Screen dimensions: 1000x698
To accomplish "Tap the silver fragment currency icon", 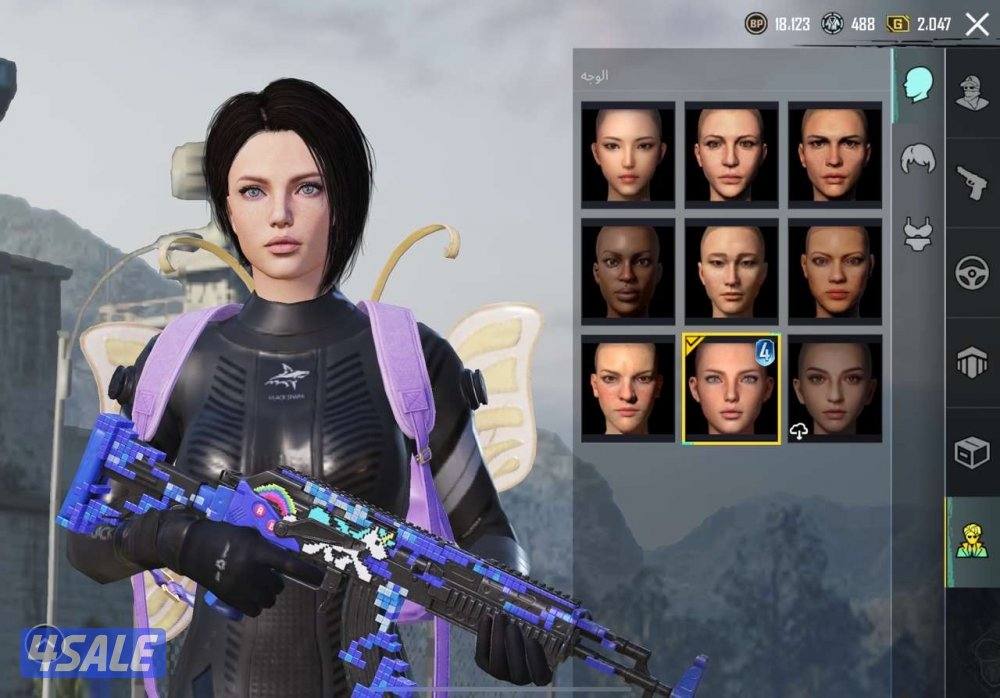I will [x=832, y=24].
